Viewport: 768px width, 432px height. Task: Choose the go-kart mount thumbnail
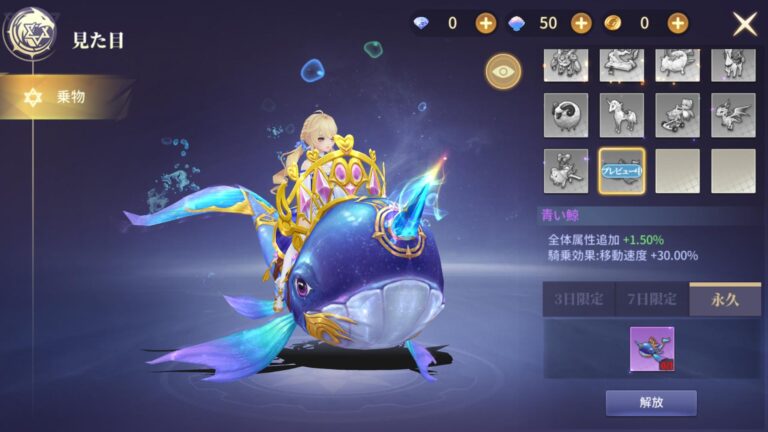677,115
